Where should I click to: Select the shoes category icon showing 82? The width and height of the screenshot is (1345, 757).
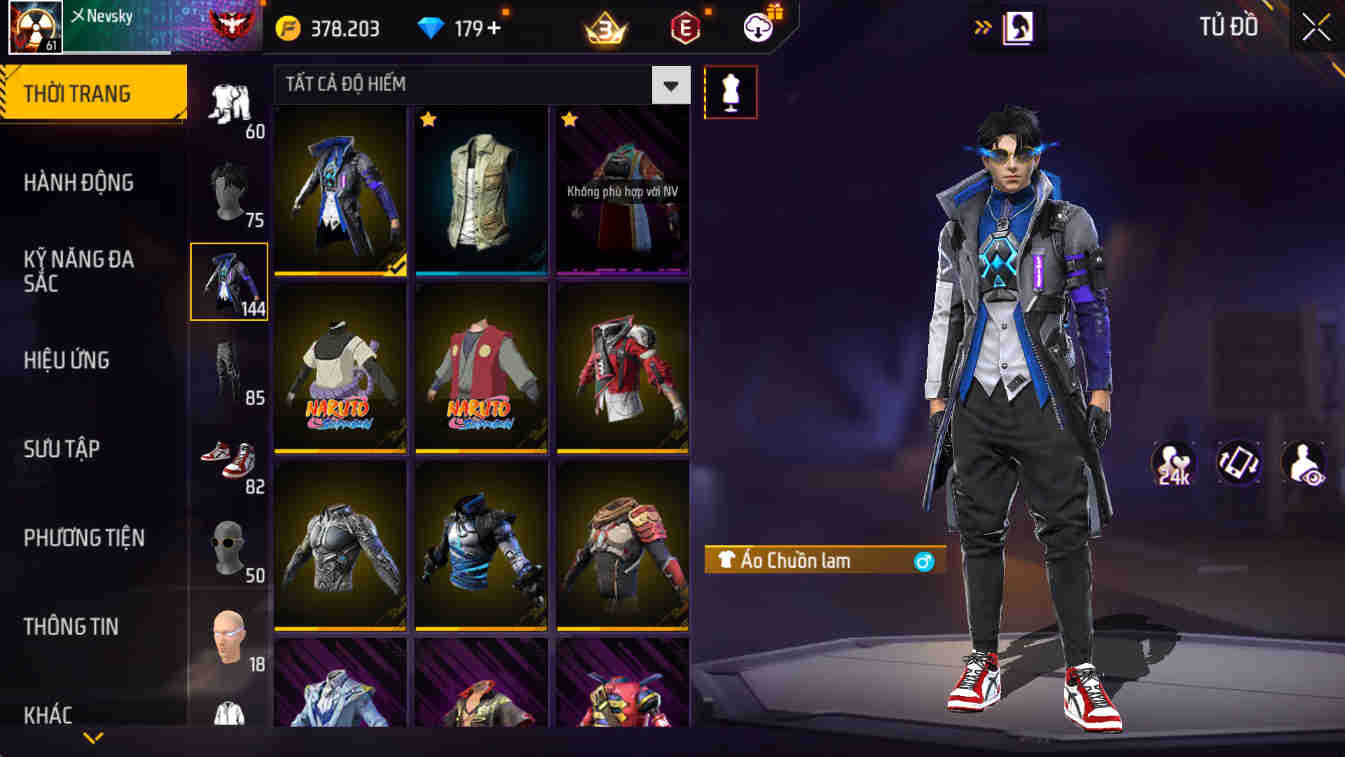[x=228, y=459]
